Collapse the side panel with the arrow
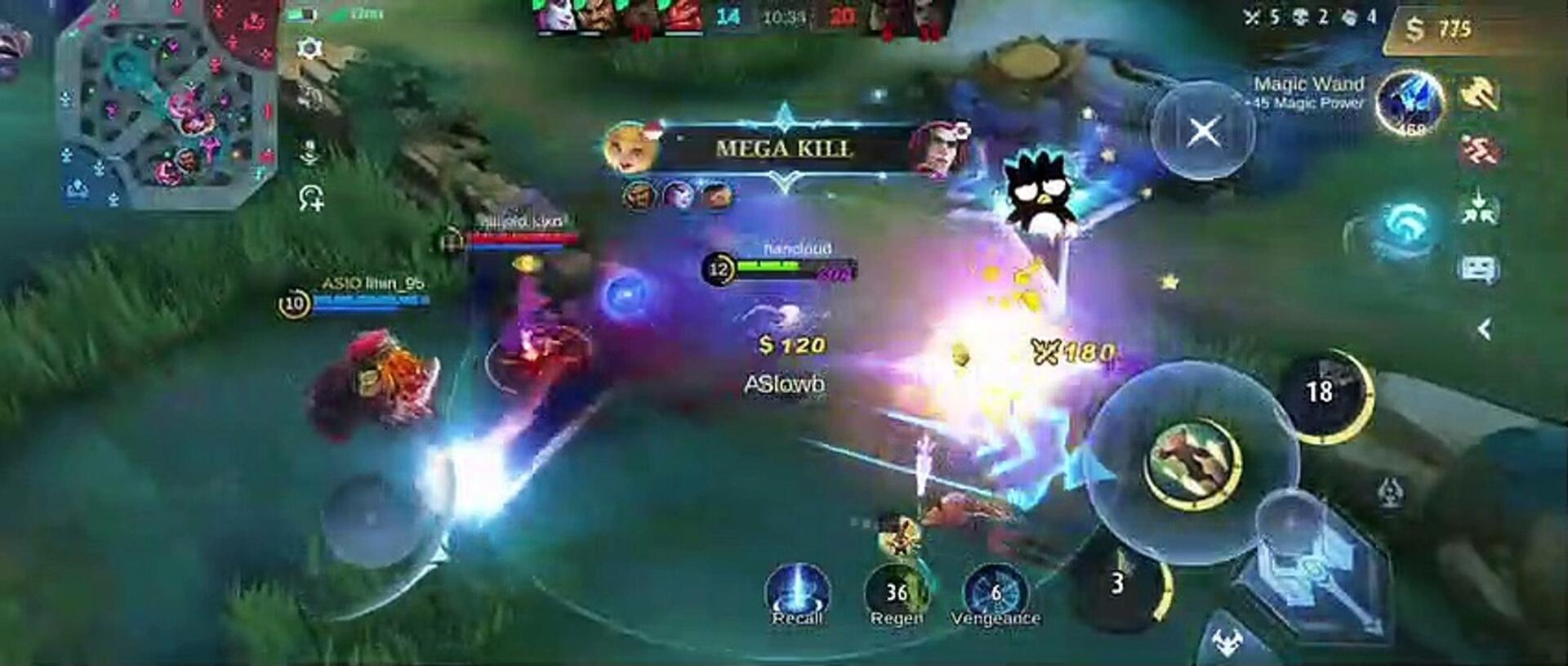This screenshot has width=1568, height=666. (x=1485, y=329)
